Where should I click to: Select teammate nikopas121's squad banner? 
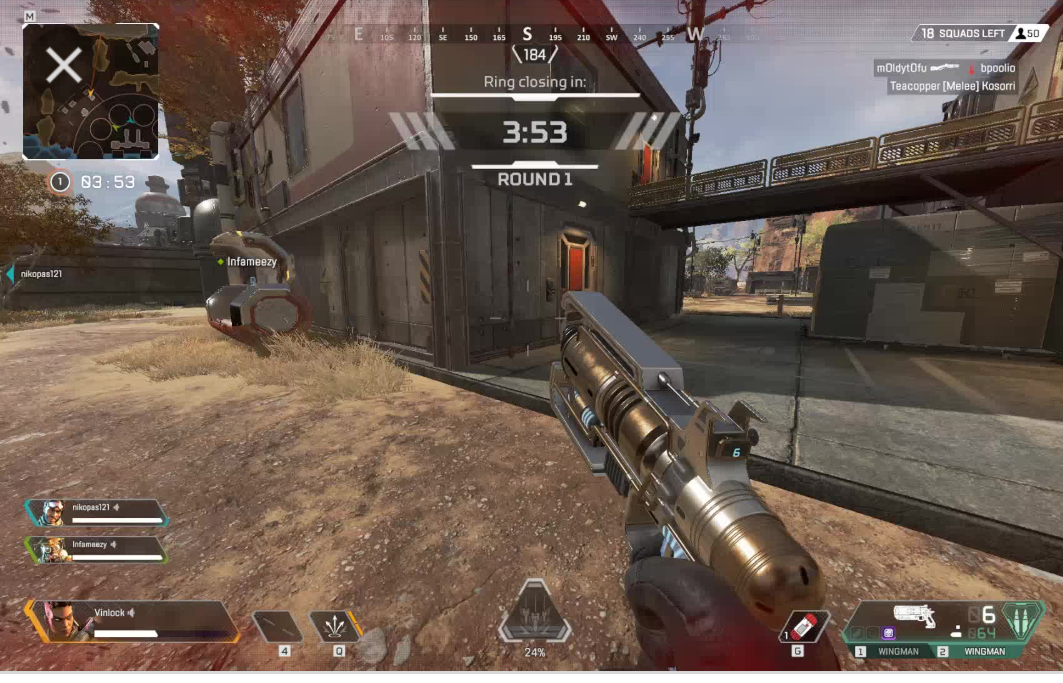[98, 513]
